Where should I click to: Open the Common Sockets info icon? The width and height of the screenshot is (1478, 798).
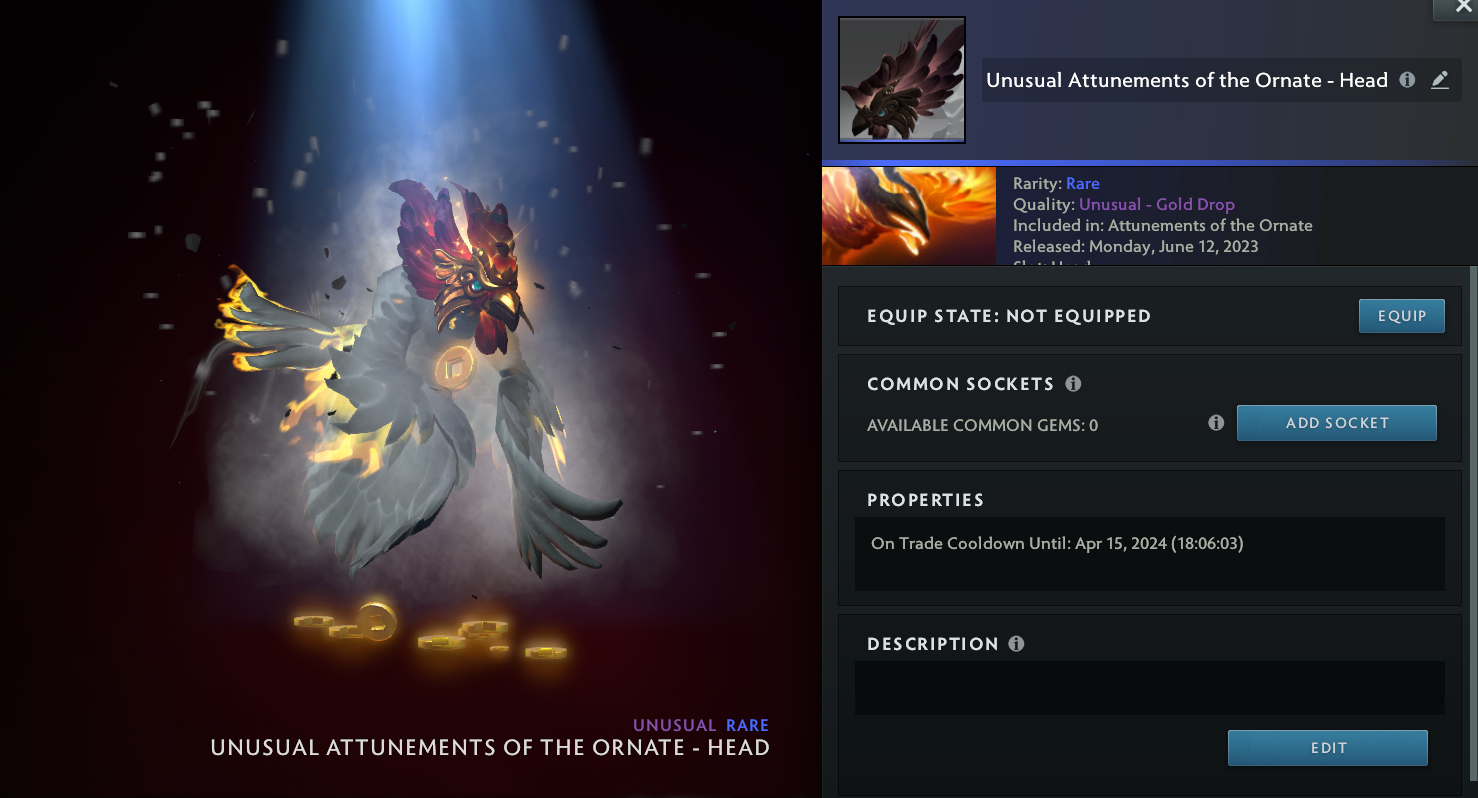[x=1073, y=384]
